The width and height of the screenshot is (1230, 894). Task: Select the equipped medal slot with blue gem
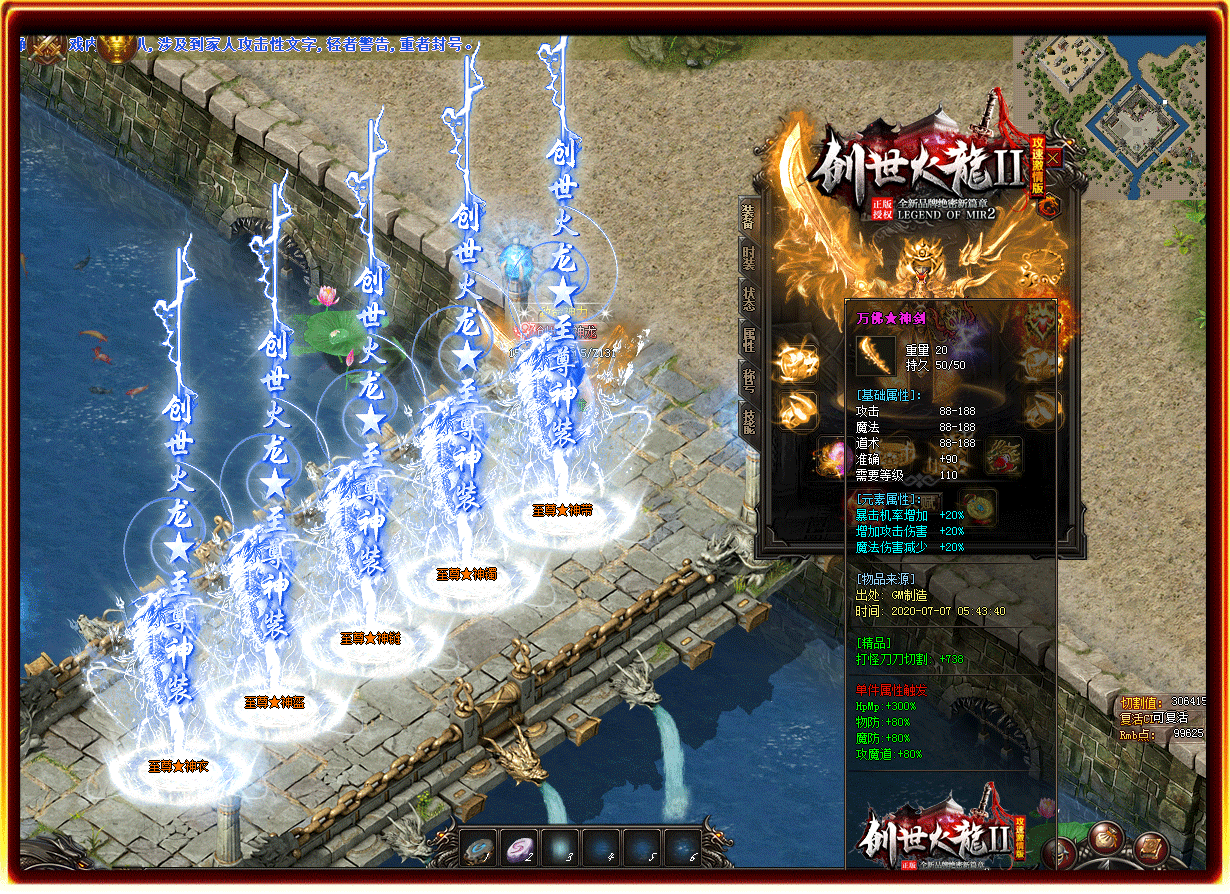pos(976,506)
